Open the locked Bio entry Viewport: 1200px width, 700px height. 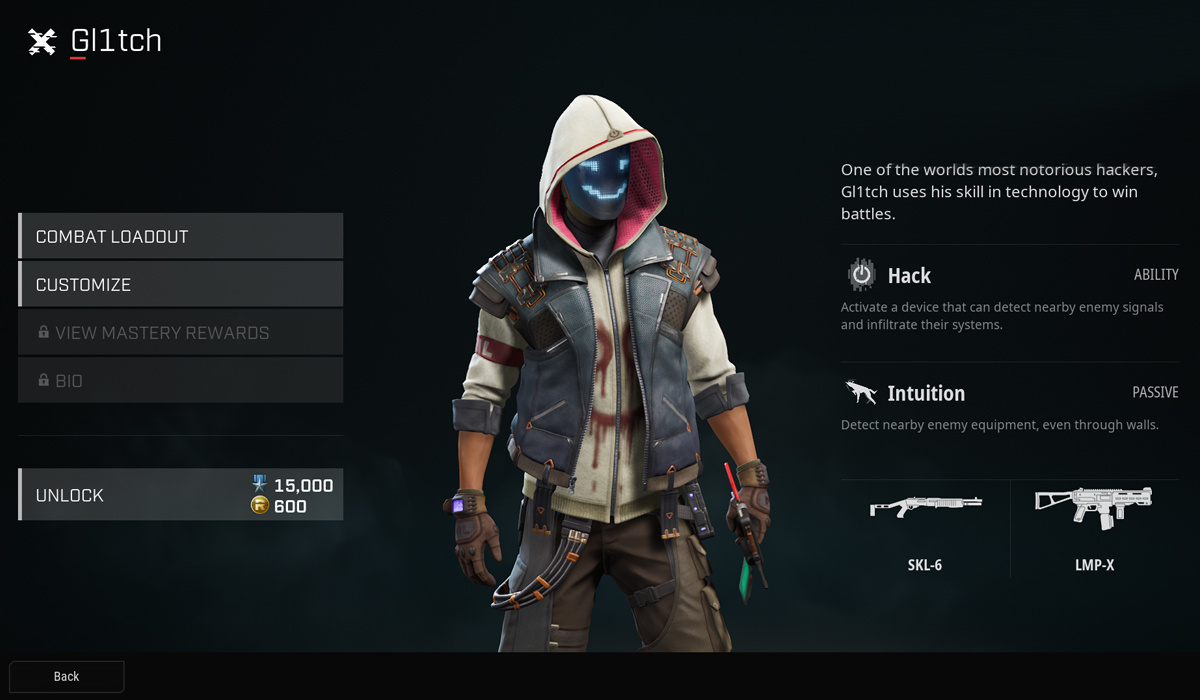point(180,380)
